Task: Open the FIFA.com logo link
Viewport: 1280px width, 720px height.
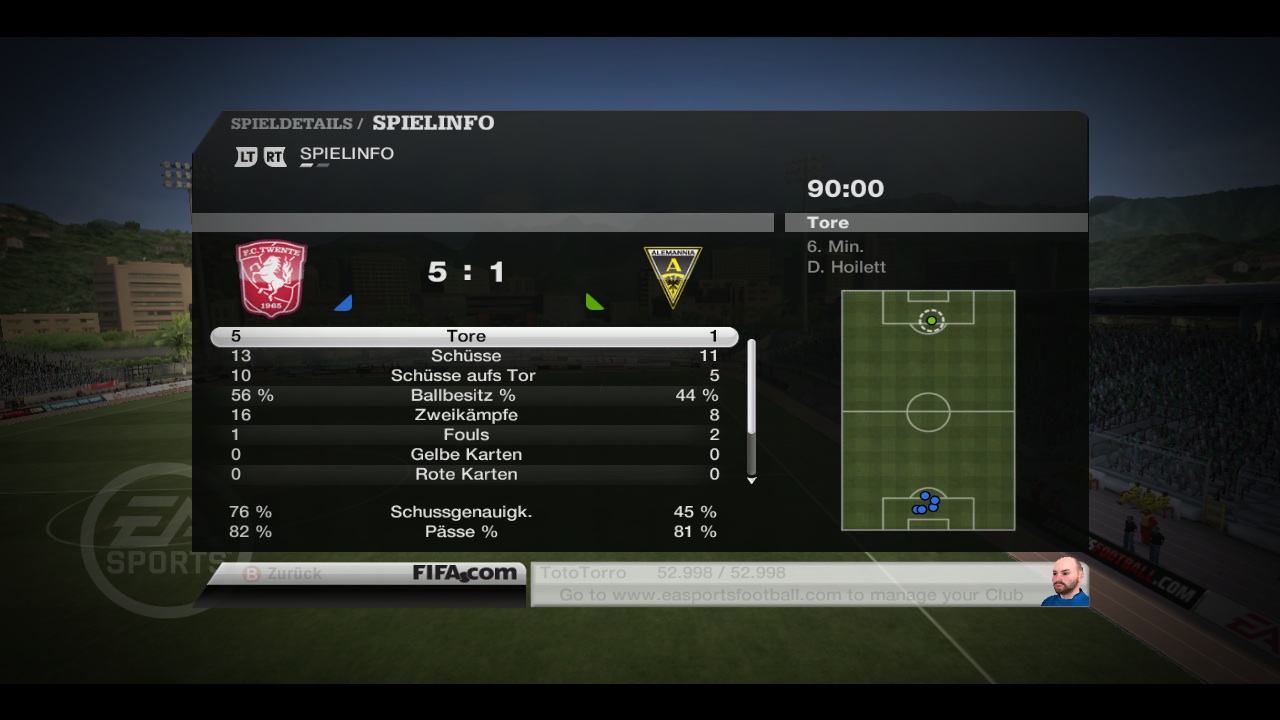Action: point(465,573)
